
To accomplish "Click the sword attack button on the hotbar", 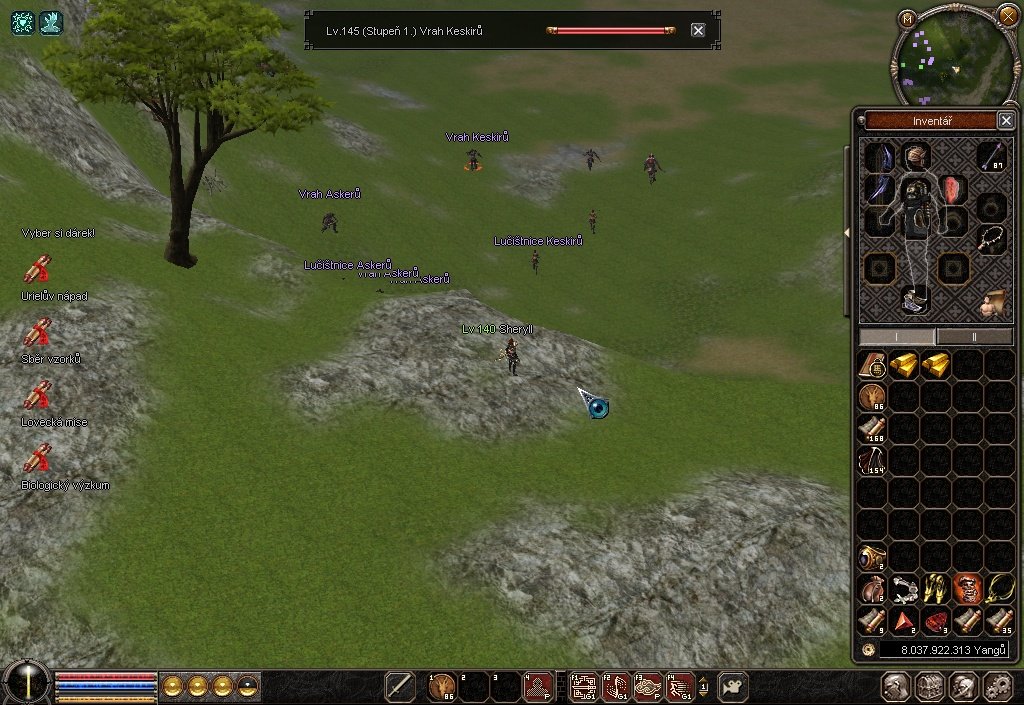I will point(400,686).
